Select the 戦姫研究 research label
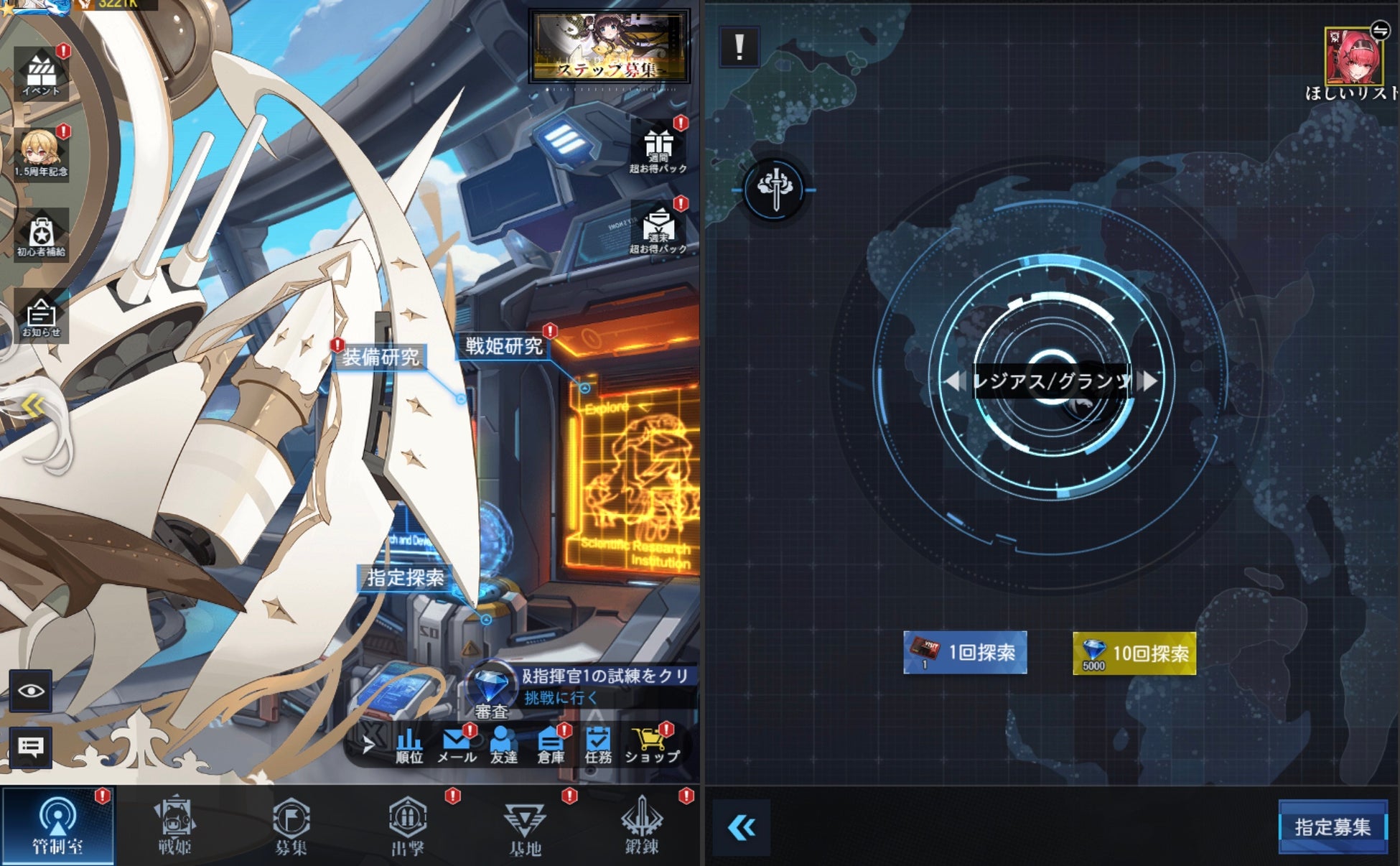Image resolution: width=1400 pixels, height=866 pixels. (x=504, y=346)
